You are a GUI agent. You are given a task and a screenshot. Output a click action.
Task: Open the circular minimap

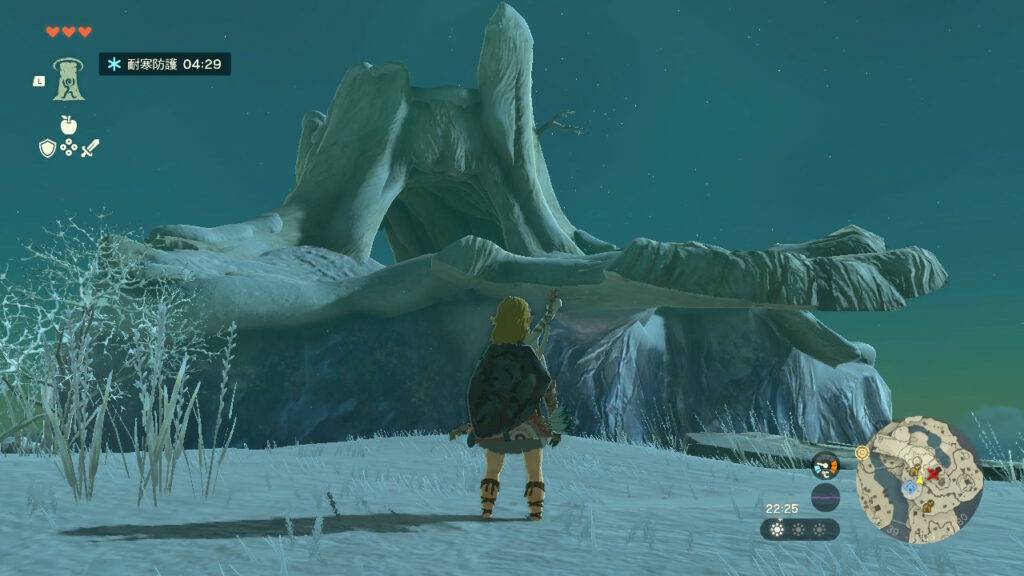pos(919,480)
